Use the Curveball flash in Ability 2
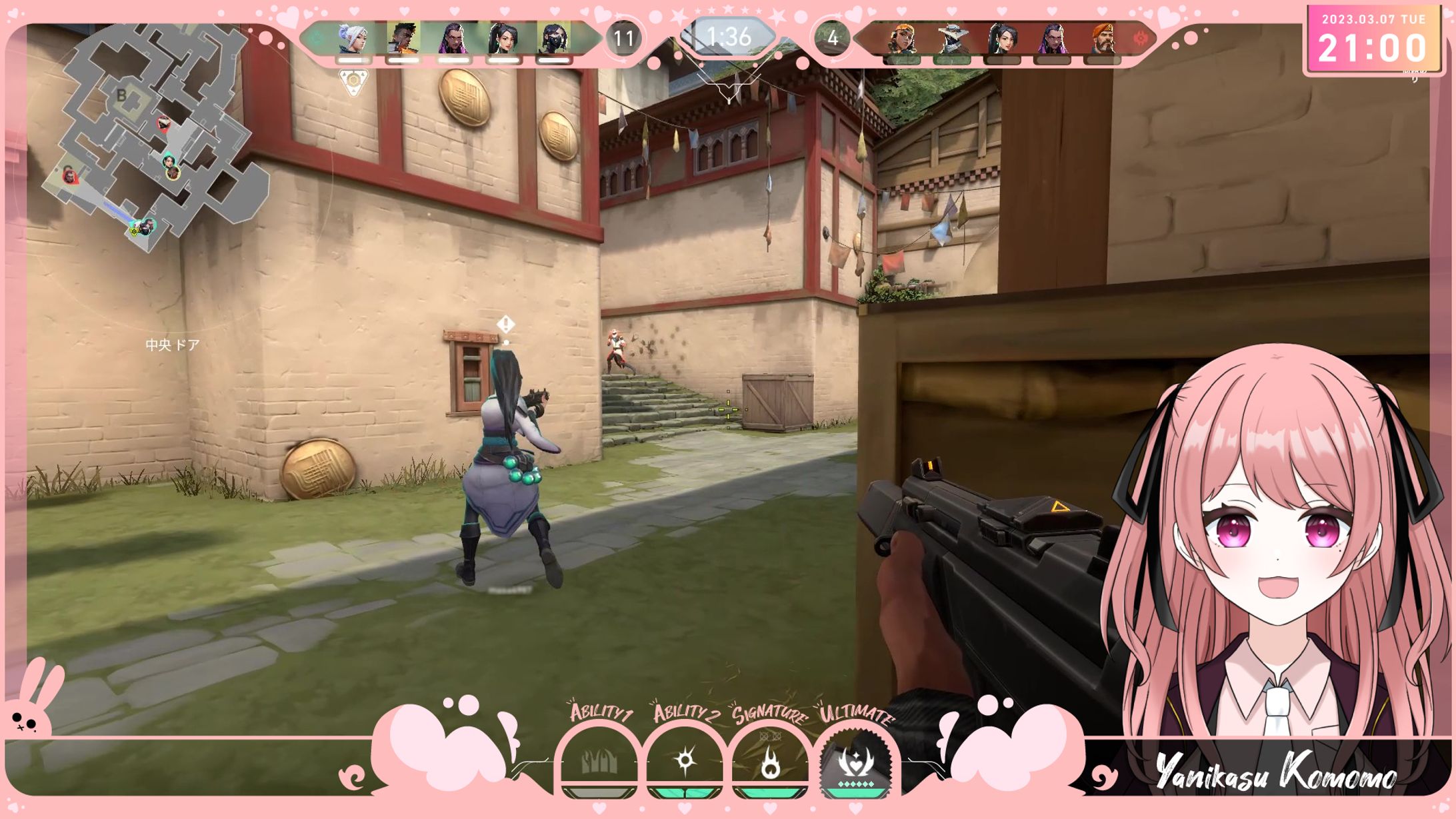Screen dimensions: 1456x819 click(685, 761)
